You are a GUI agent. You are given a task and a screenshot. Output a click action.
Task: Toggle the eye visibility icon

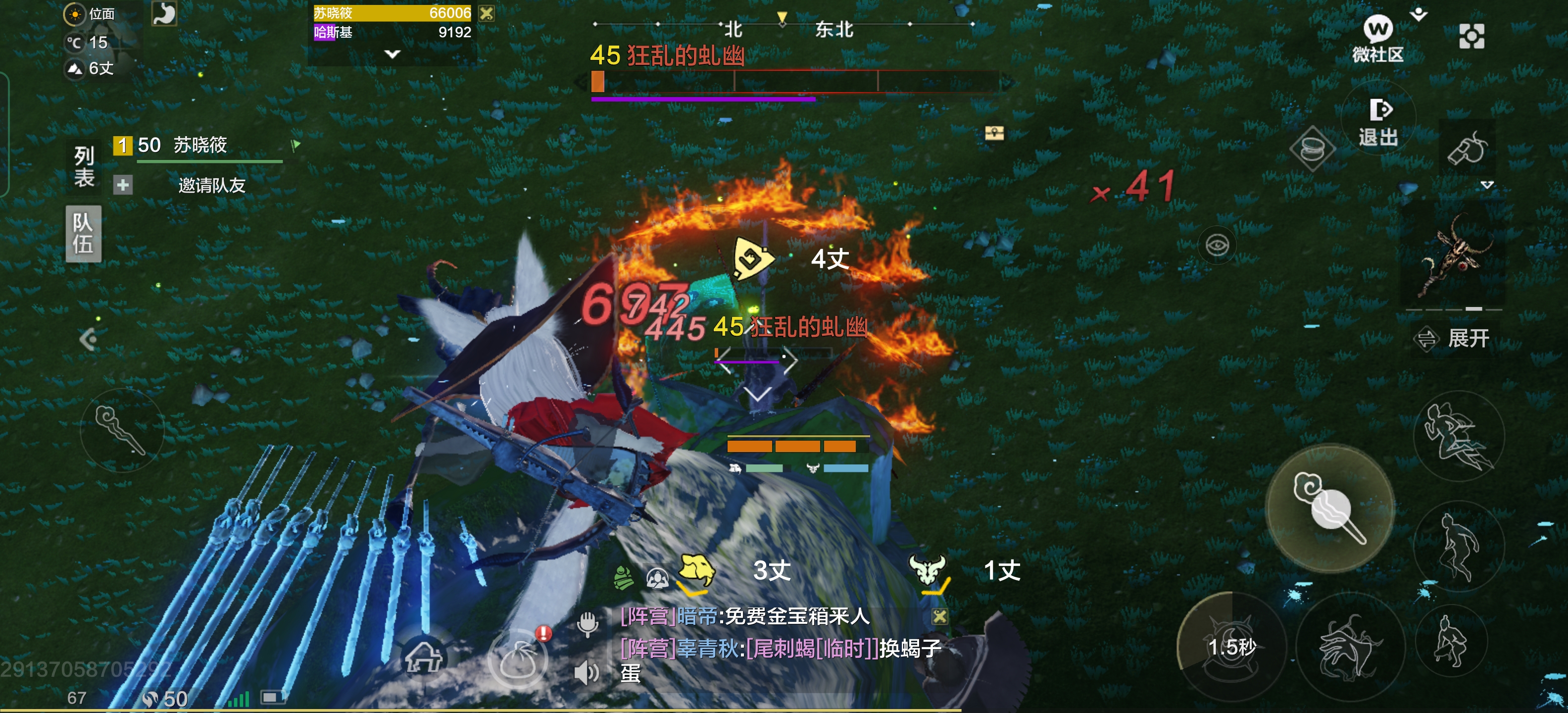[x=1217, y=246]
